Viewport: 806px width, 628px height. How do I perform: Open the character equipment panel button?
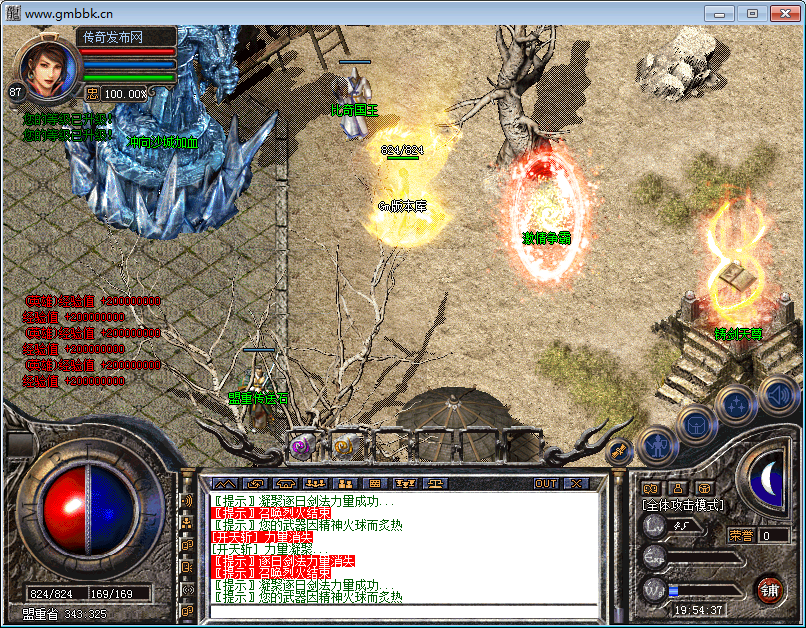(657, 443)
